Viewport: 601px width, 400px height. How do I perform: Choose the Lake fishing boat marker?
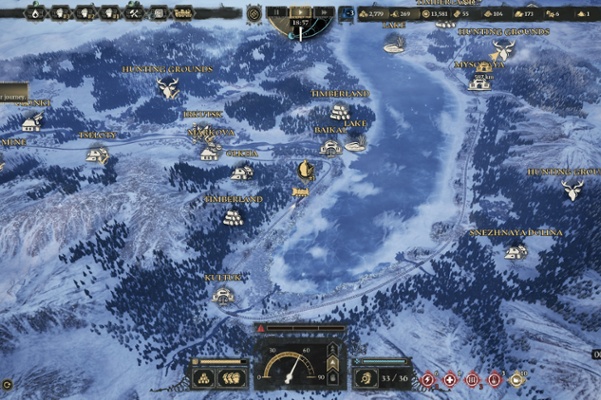pos(356,143)
